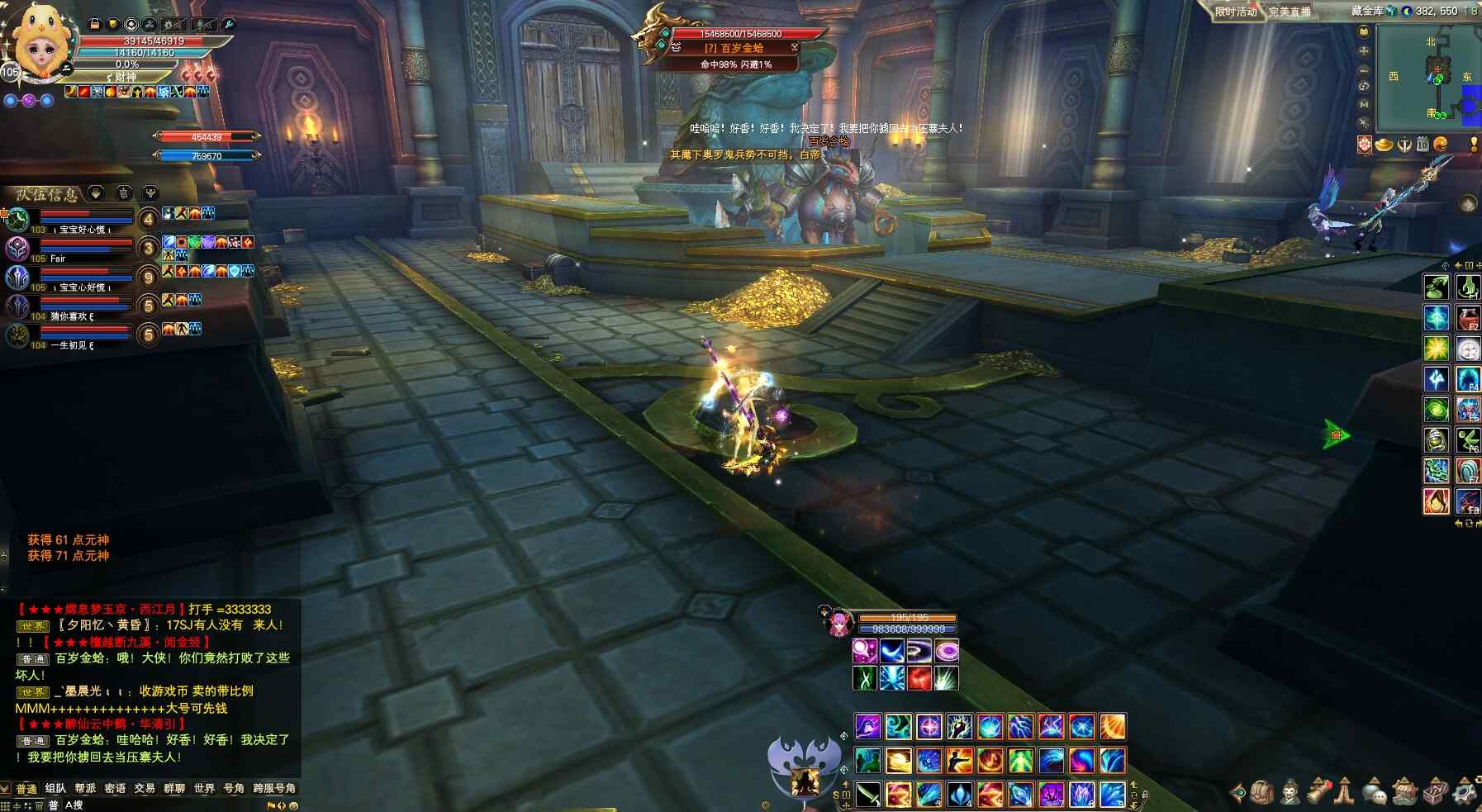Open the 跨服号角 chat tab
The image size is (1482, 812).
[x=274, y=789]
